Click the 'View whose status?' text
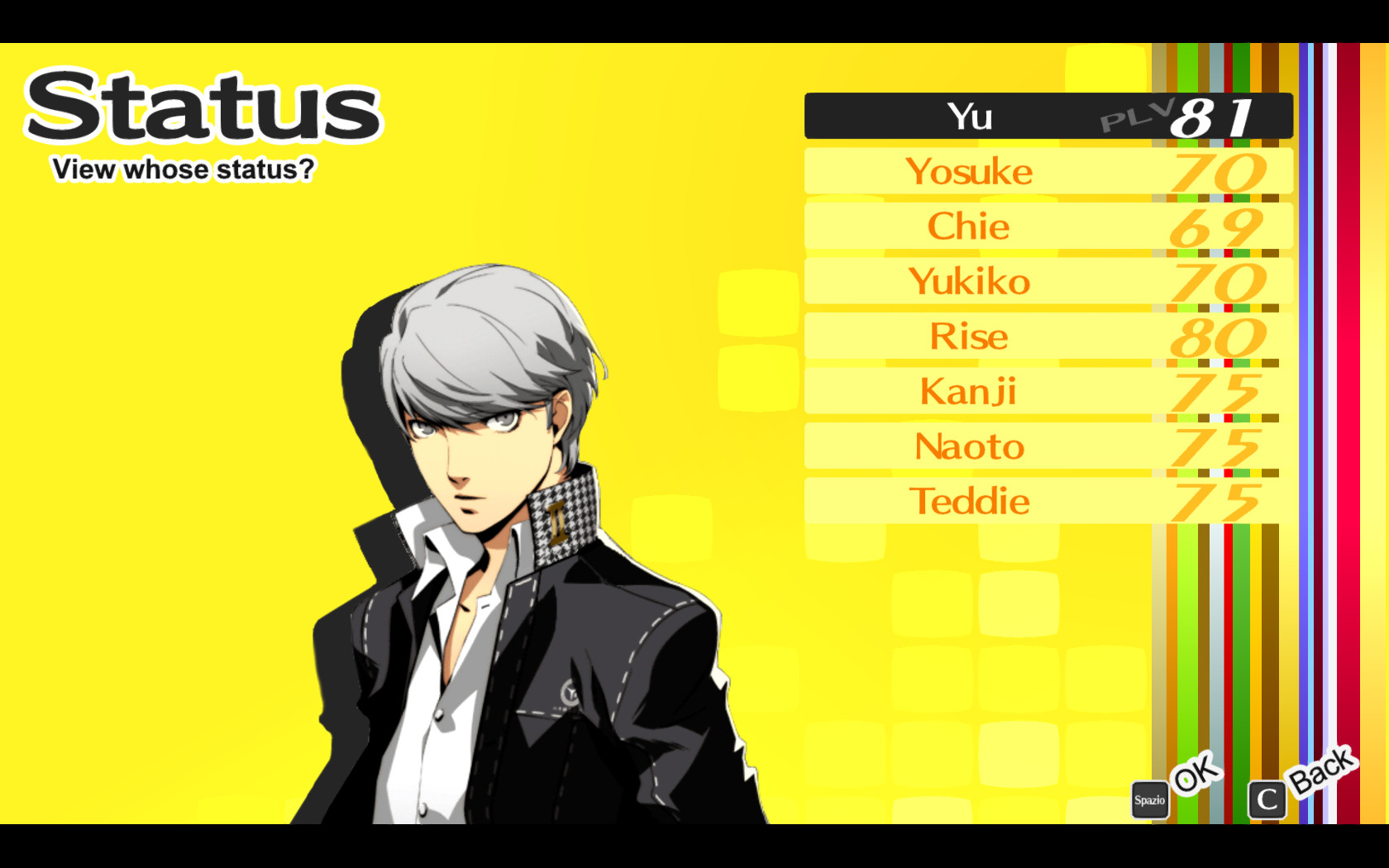The width and height of the screenshot is (1389, 868). click(183, 170)
